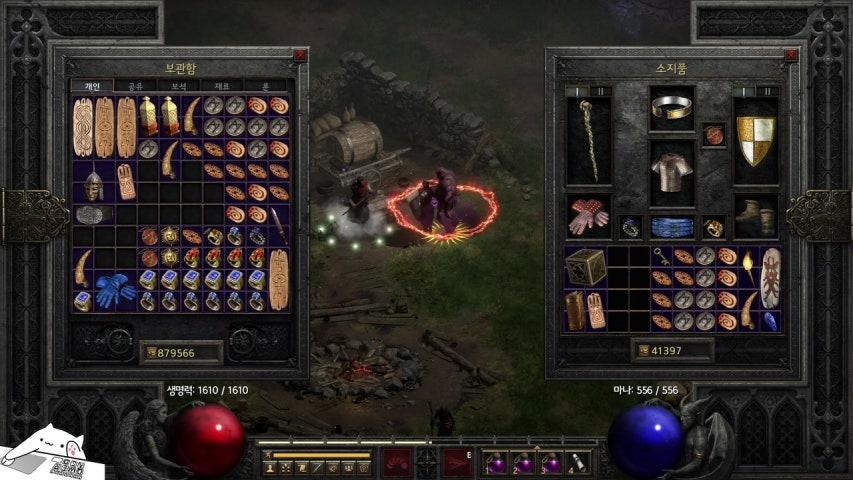Screen dimensions: 853x480
Task: Click the equipped blue belt slot
Action: [672, 227]
